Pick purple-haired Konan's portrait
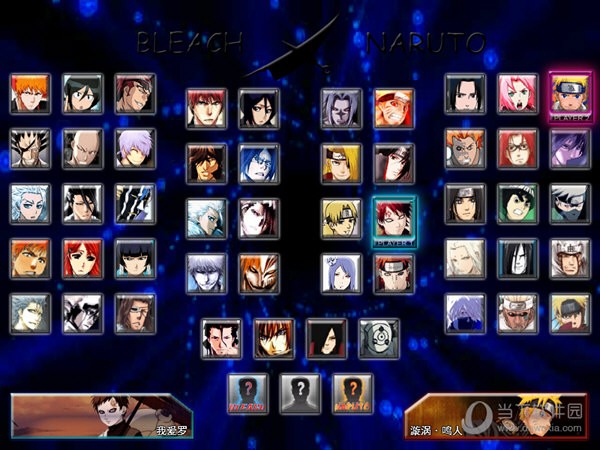The width and height of the screenshot is (600, 450). tap(341, 271)
